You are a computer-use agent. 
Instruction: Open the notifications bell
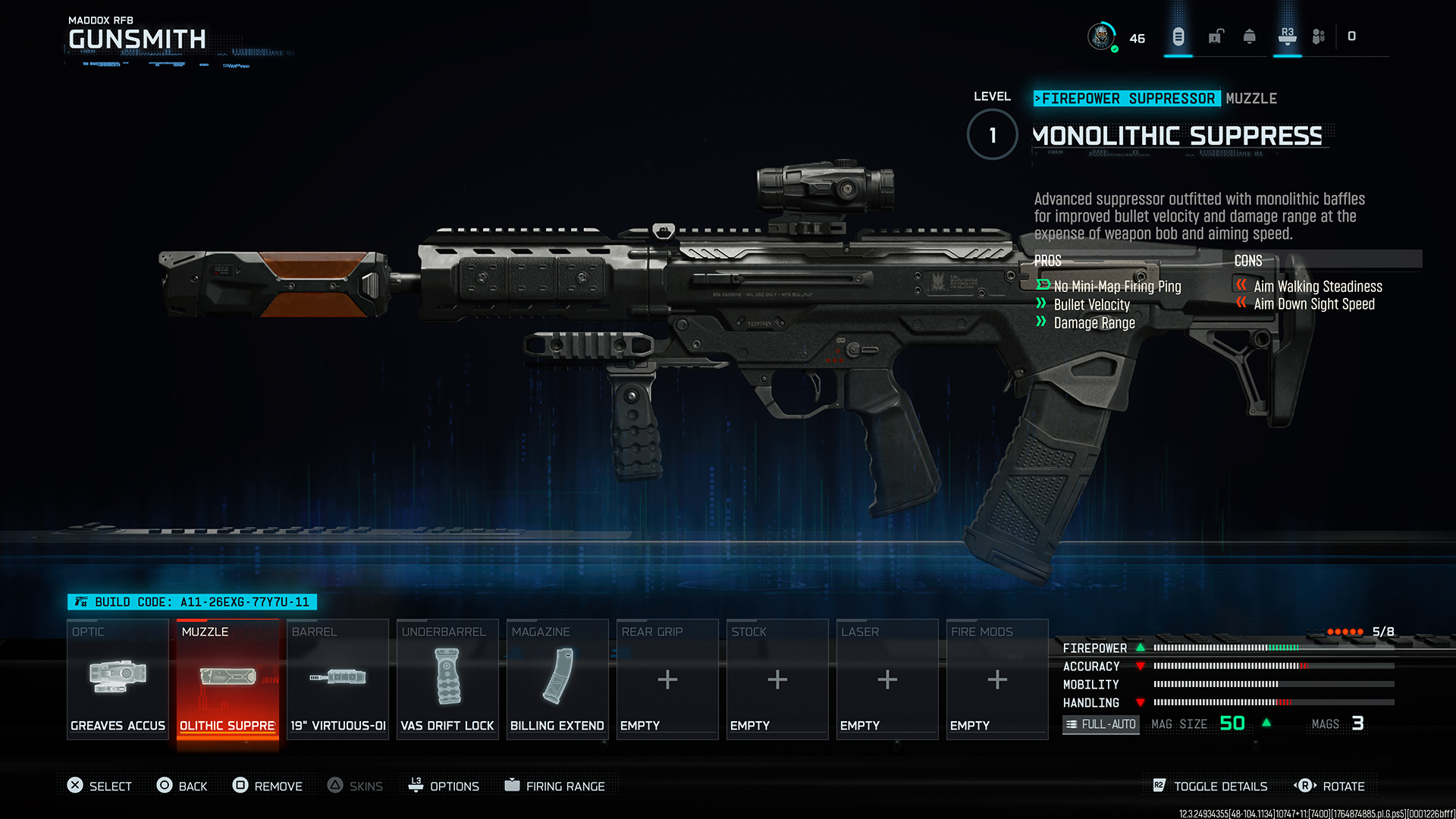[1250, 36]
